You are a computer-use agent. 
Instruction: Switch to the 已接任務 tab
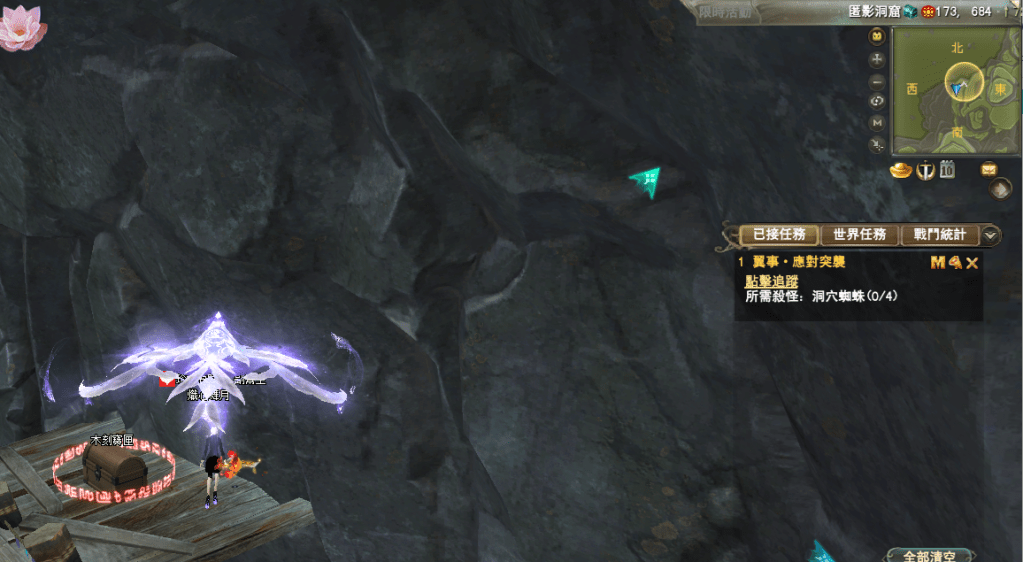click(779, 235)
